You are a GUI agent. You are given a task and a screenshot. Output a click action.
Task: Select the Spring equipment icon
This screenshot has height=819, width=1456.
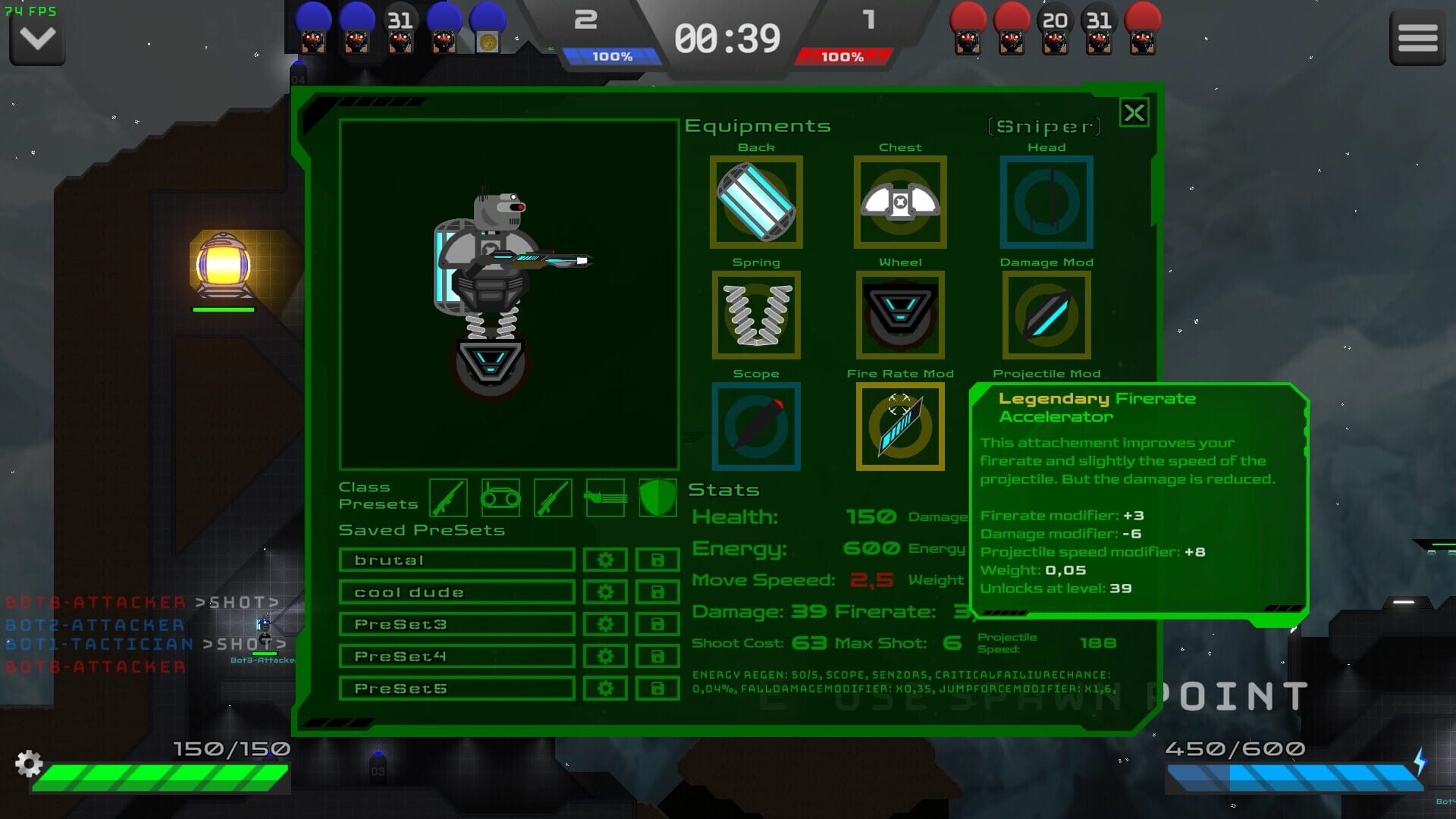coord(756,313)
